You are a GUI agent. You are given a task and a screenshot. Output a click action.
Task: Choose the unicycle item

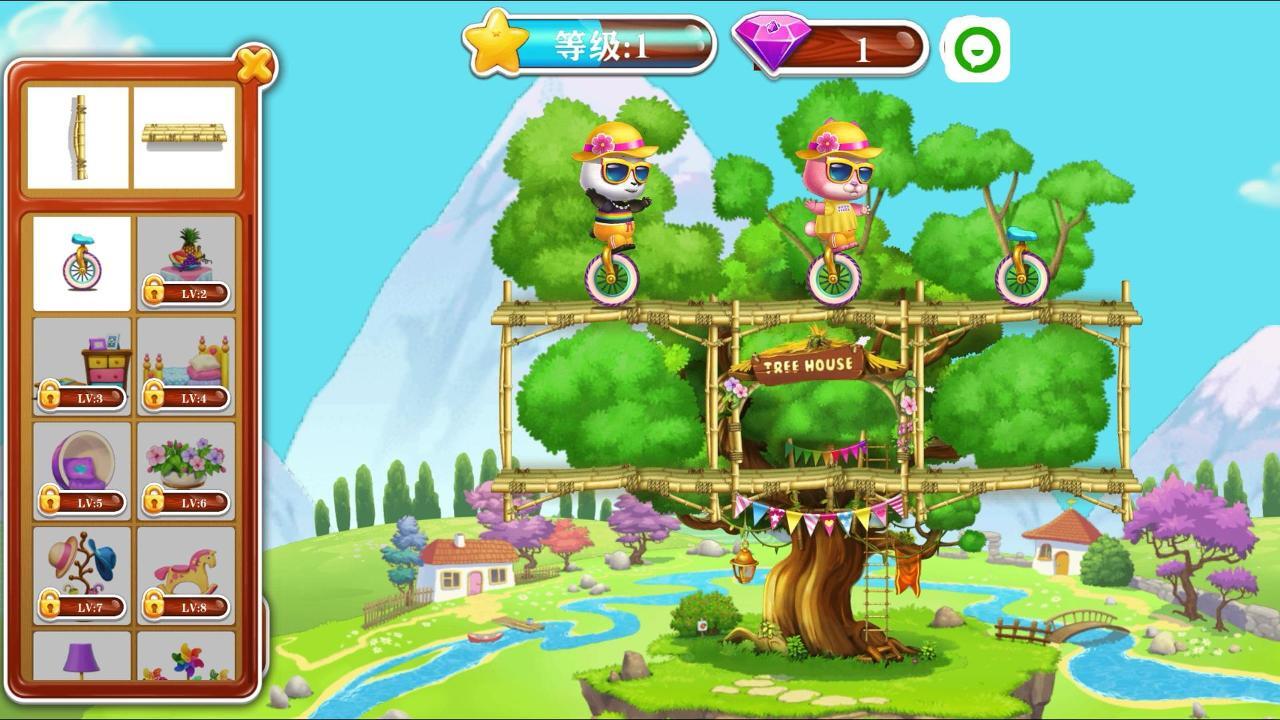pos(82,263)
